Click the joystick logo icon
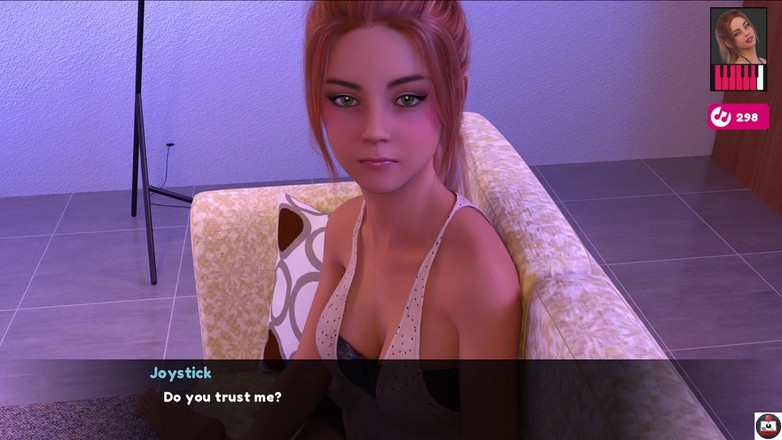The image size is (782, 440). click(x=767, y=425)
